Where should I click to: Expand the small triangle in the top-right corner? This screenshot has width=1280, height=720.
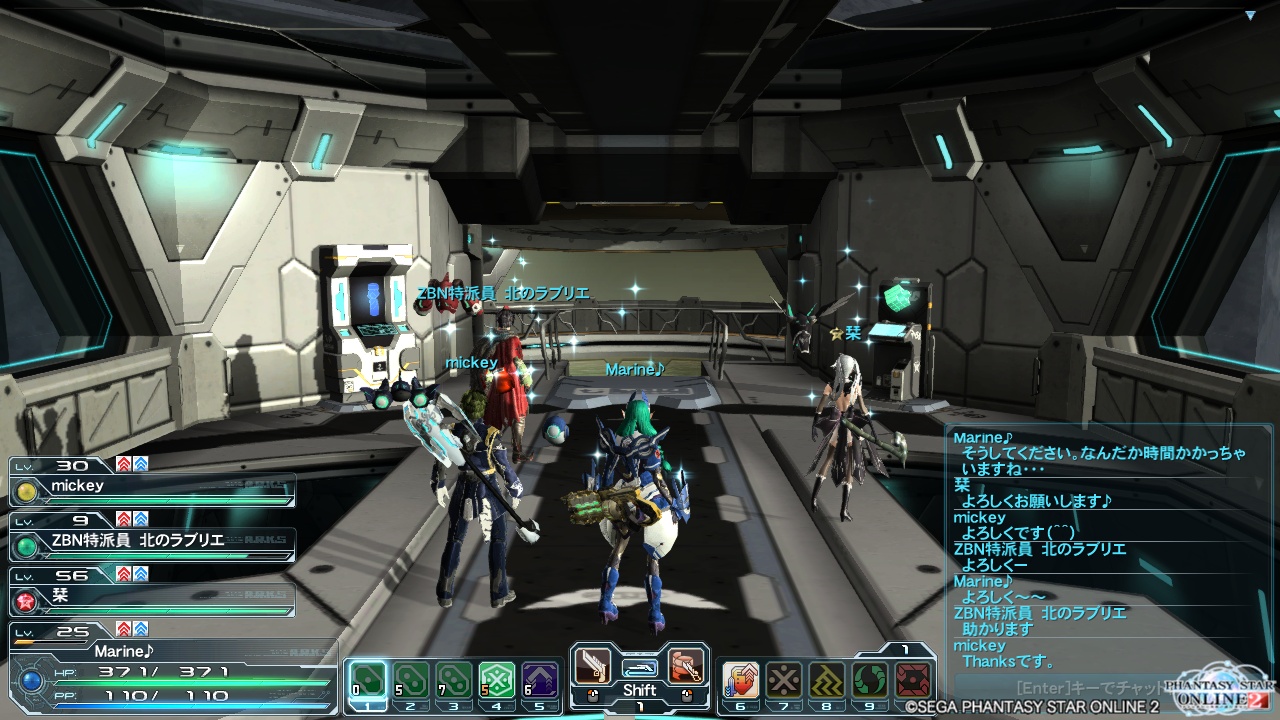pos(1250,15)
